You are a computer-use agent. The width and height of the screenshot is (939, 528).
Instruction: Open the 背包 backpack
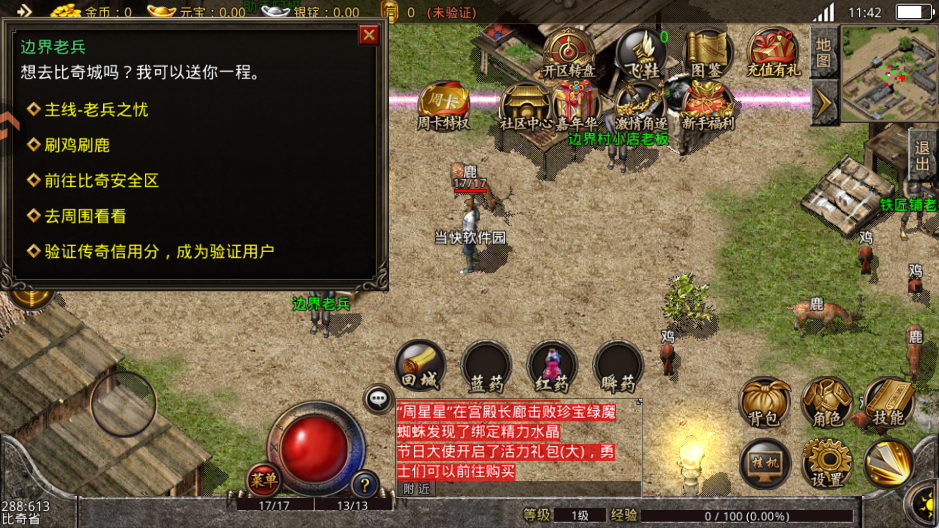pos(765,402)
